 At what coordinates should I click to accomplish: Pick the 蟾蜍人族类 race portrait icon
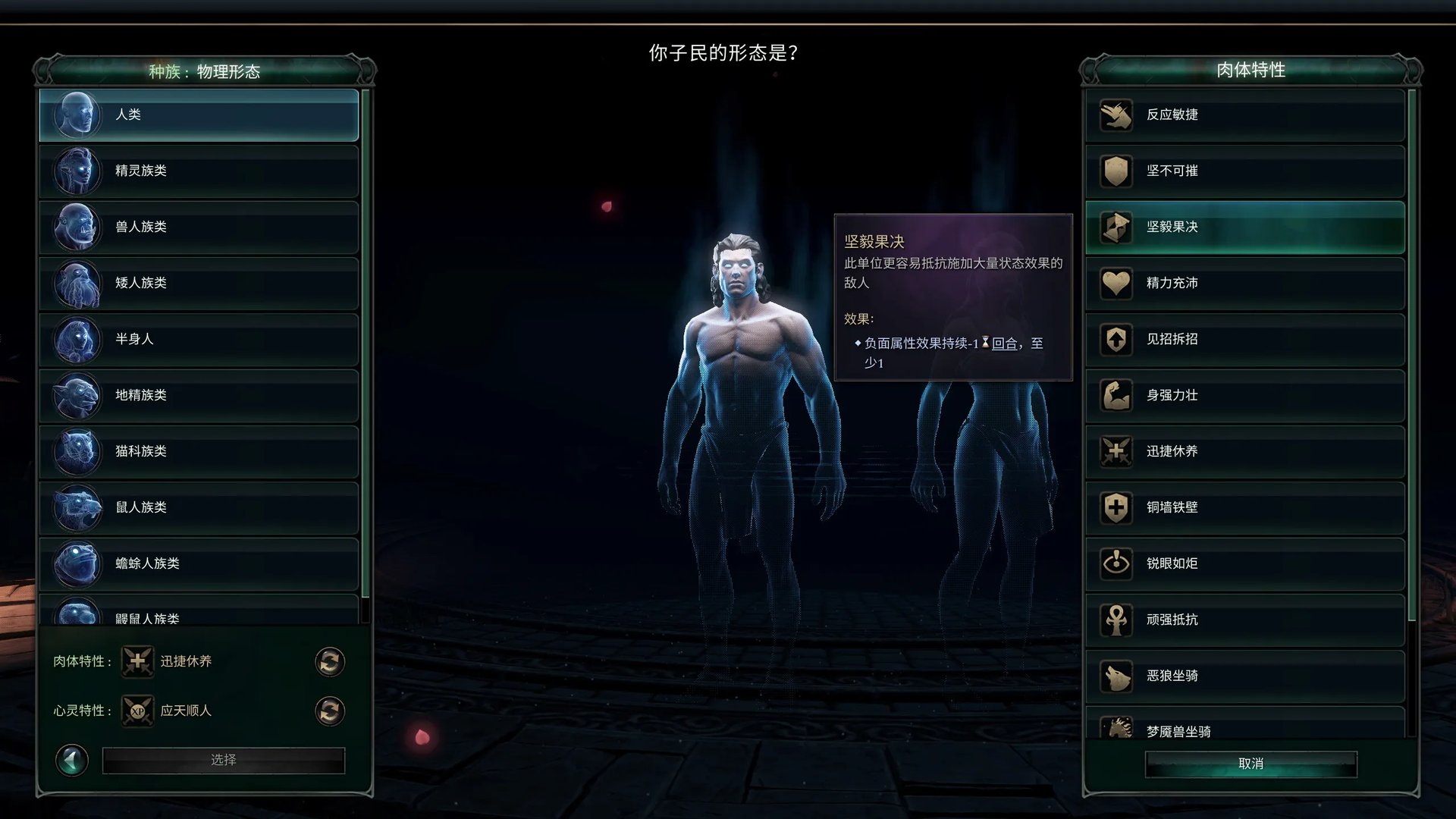click(x=77, y=564)
